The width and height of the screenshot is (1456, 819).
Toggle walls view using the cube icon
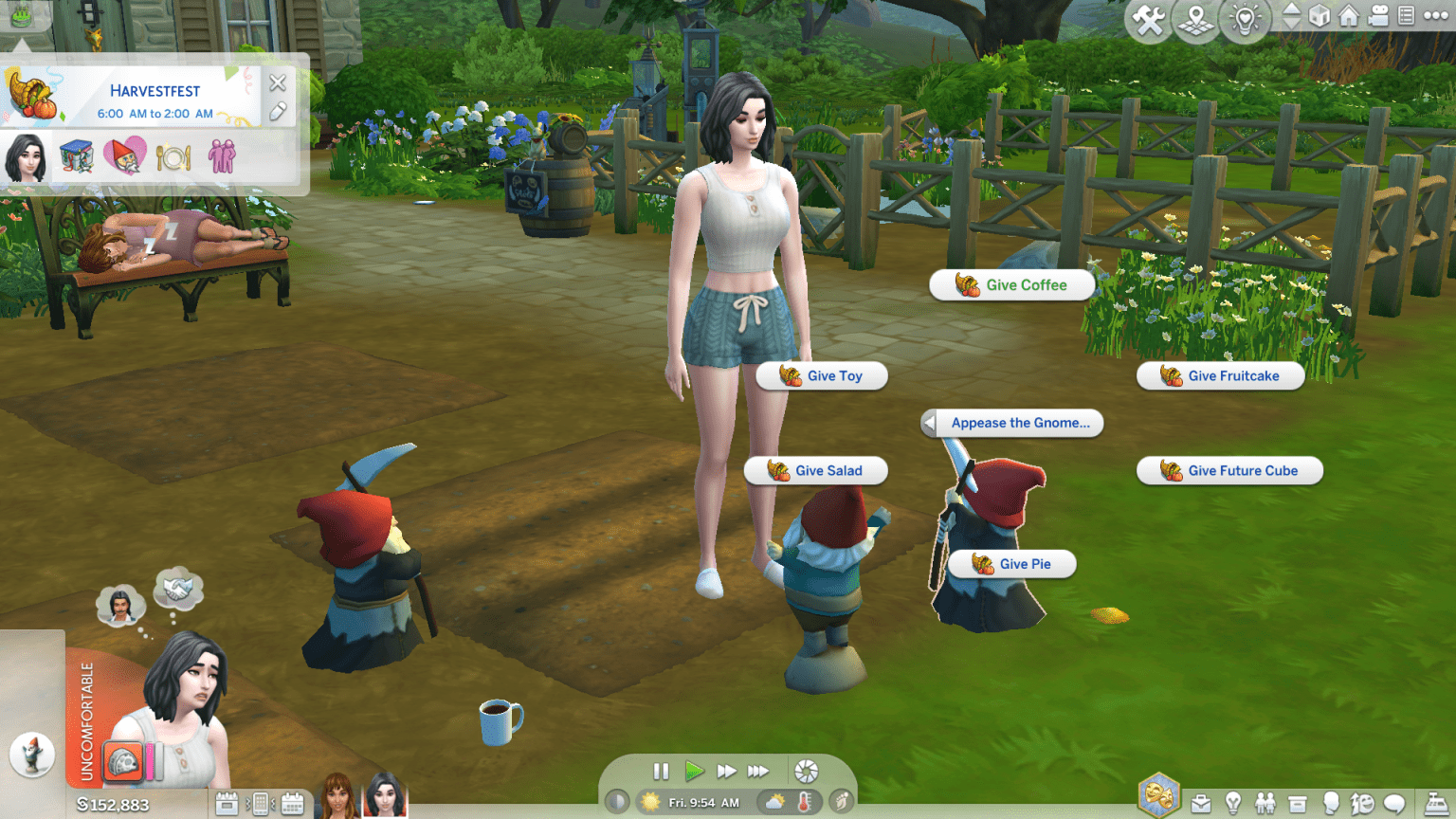pyautogui.click(x=1320, y=19)
